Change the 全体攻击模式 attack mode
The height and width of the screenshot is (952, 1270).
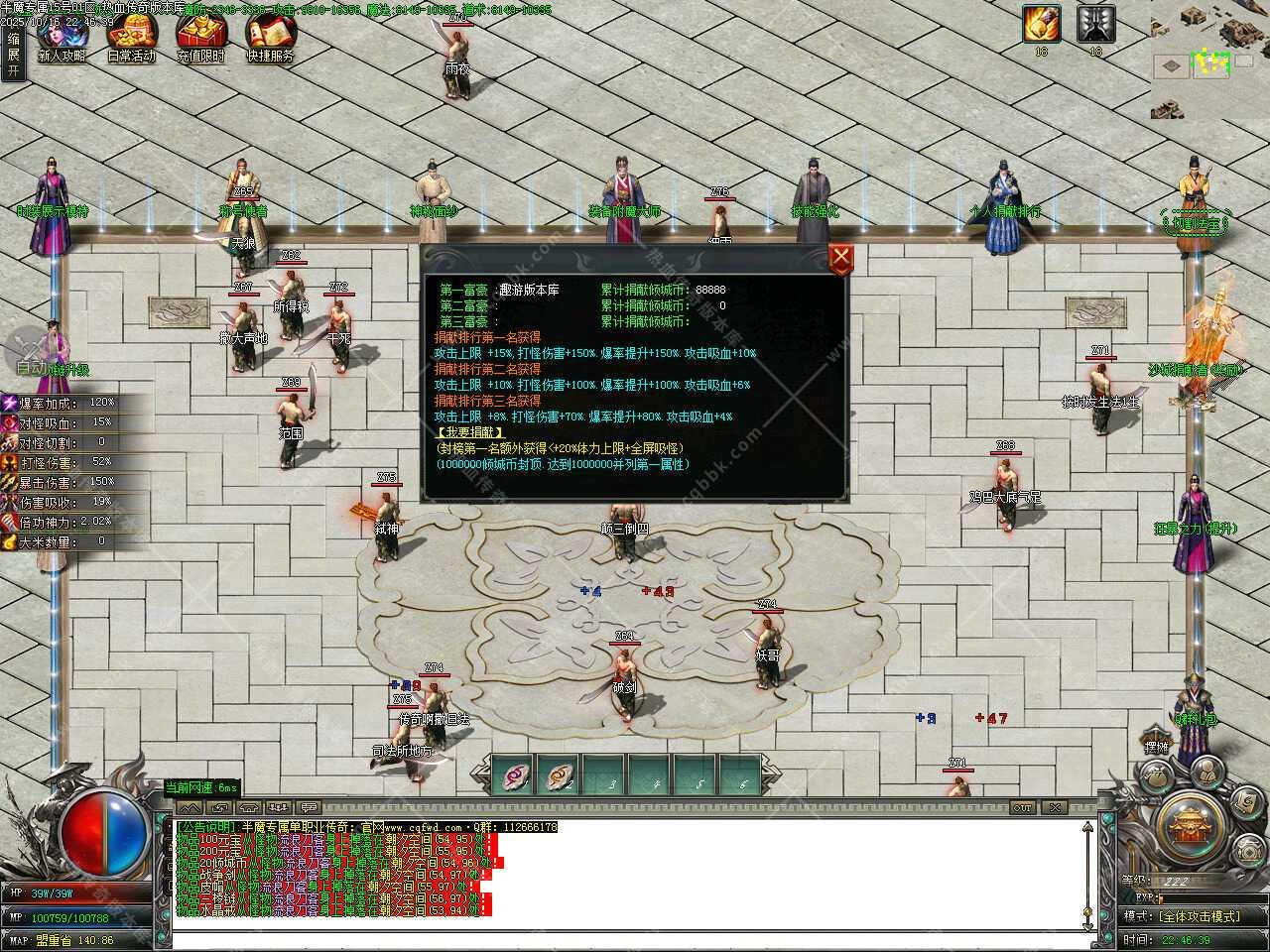1198,916
